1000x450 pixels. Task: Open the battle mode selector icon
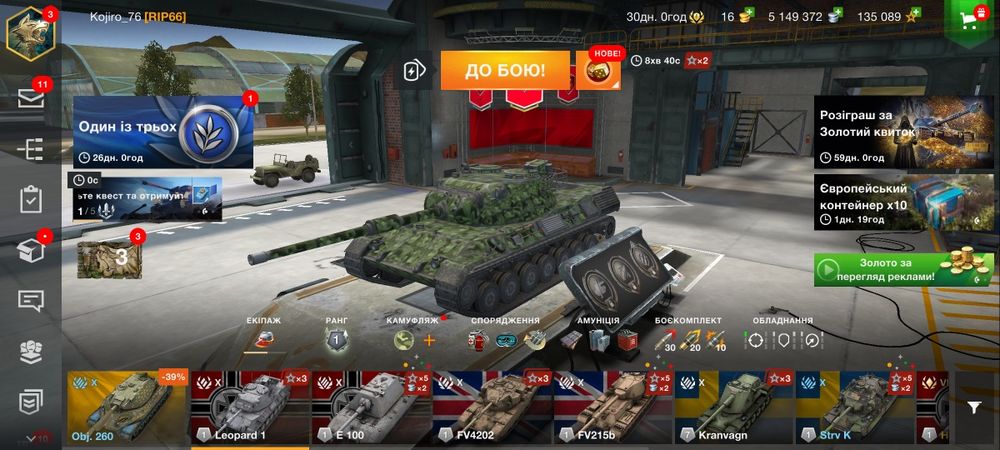pos(414,70)
